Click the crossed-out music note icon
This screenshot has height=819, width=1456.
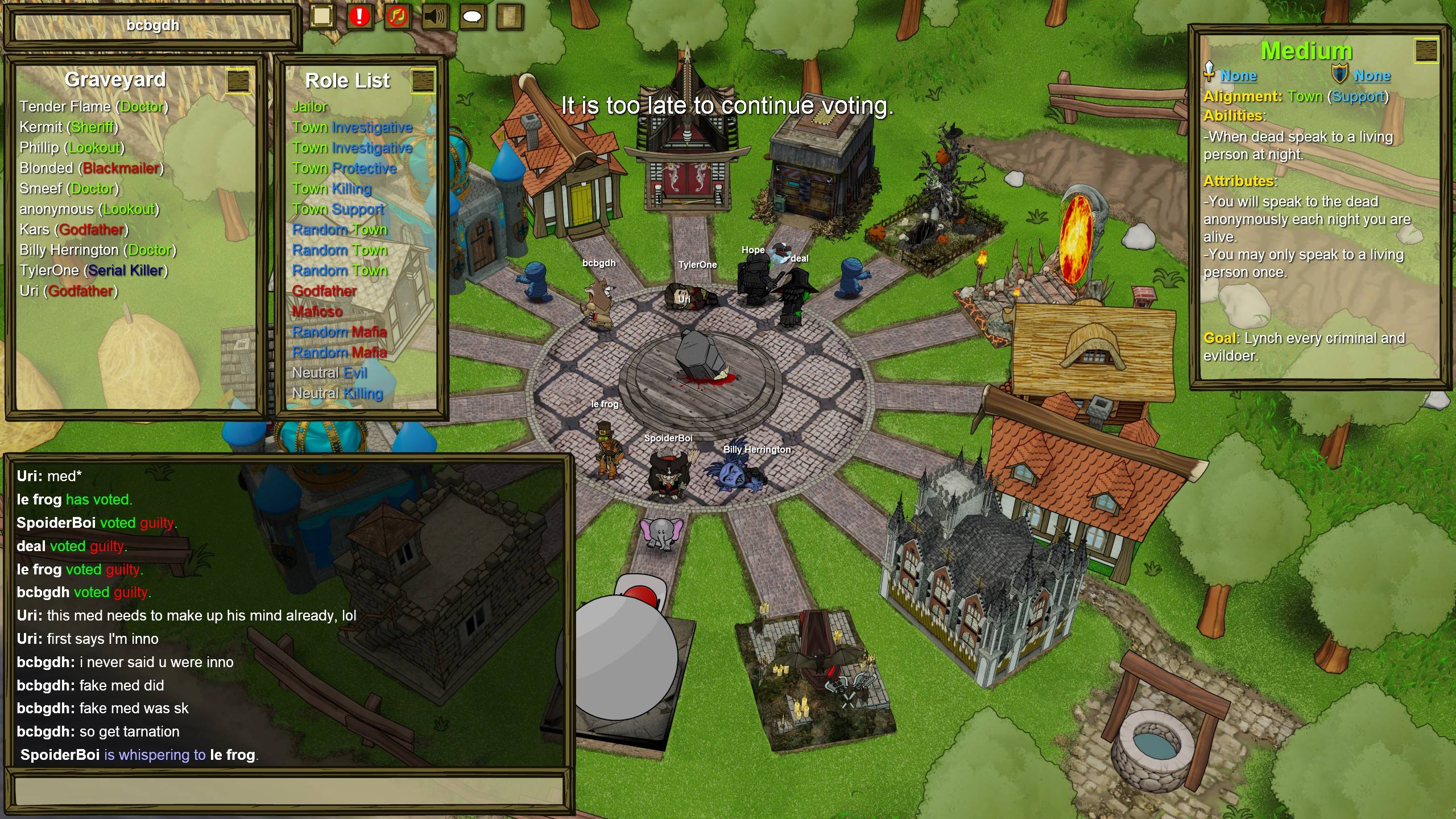(x=398, y=15)
